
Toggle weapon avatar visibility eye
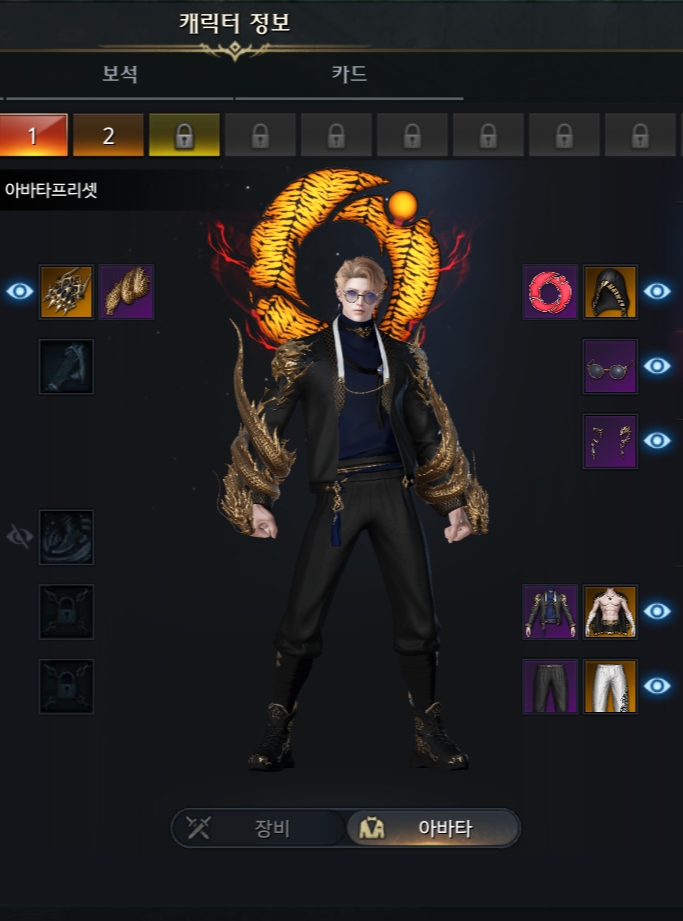[20, 292]
